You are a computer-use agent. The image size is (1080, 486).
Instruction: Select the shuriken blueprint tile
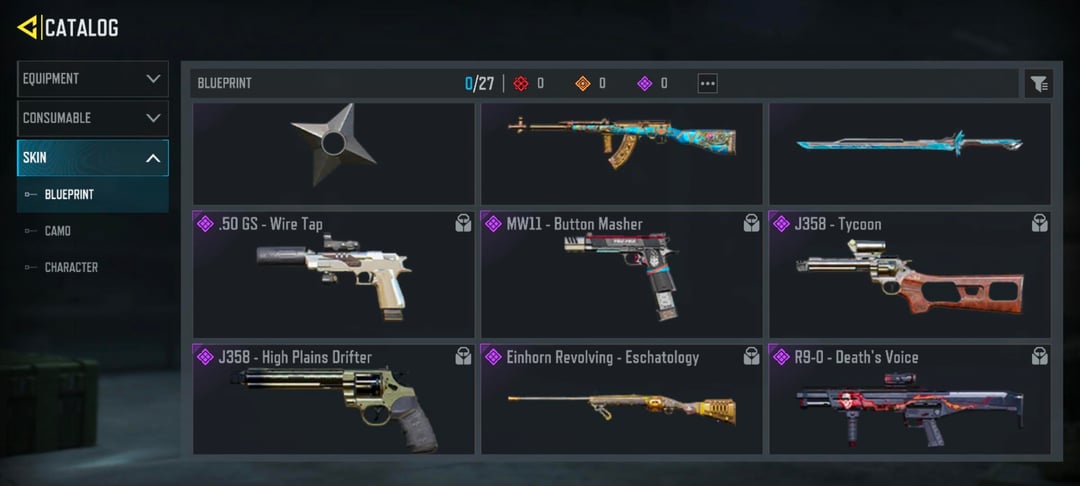(333, 154)
